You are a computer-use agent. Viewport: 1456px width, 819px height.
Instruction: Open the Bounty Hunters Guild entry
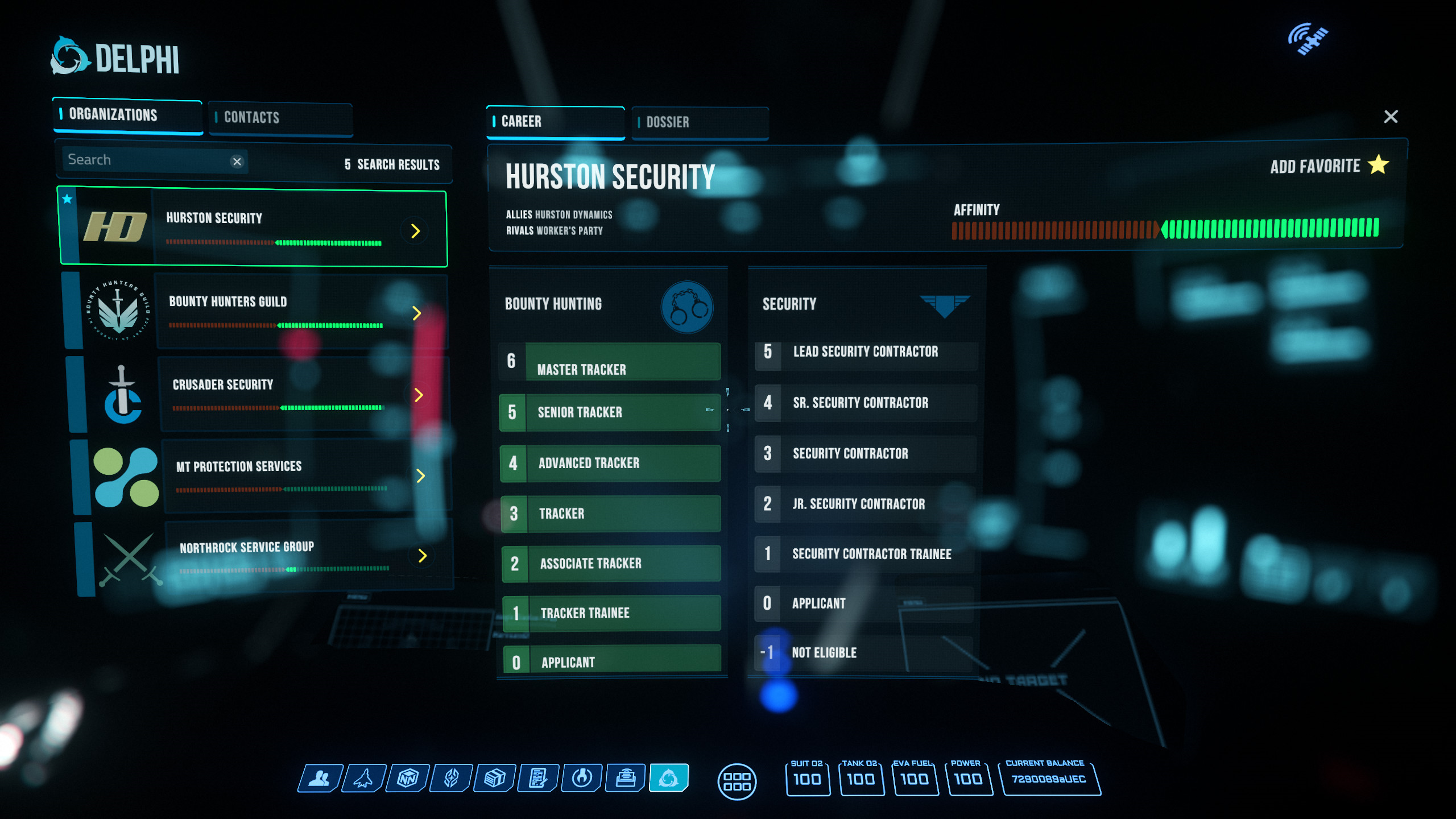[256, 311]
